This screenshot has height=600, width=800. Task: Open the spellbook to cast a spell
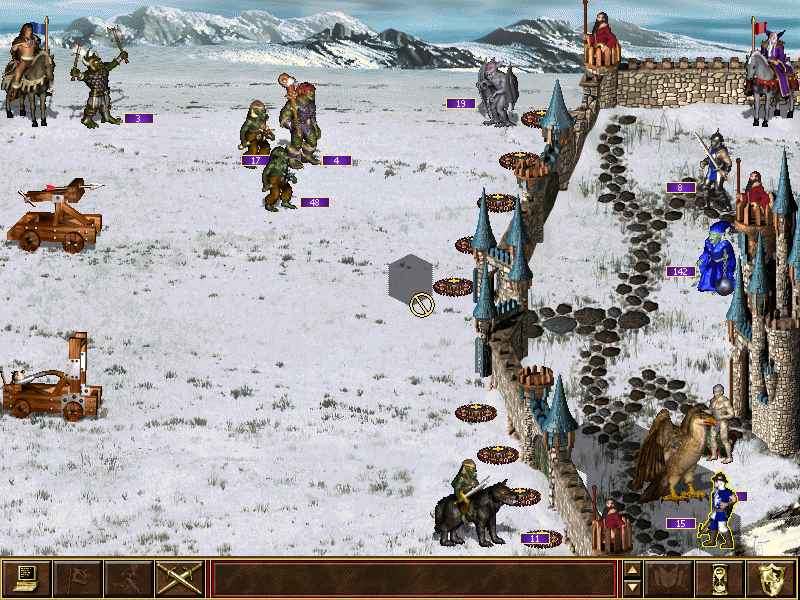(x=670, y=578)
